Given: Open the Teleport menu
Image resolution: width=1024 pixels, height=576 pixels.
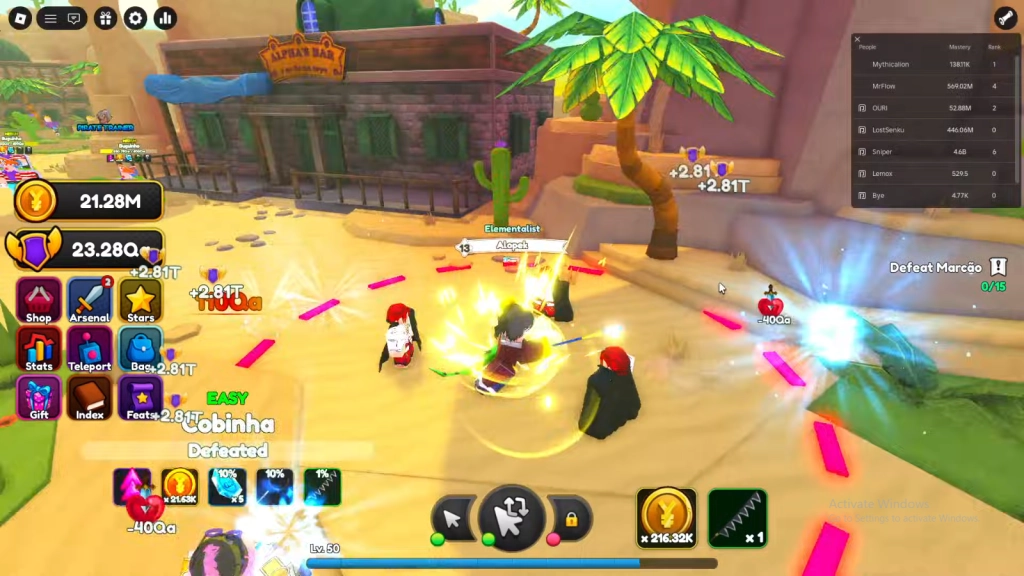Looking at the screenshot, I should click(89, 348).
